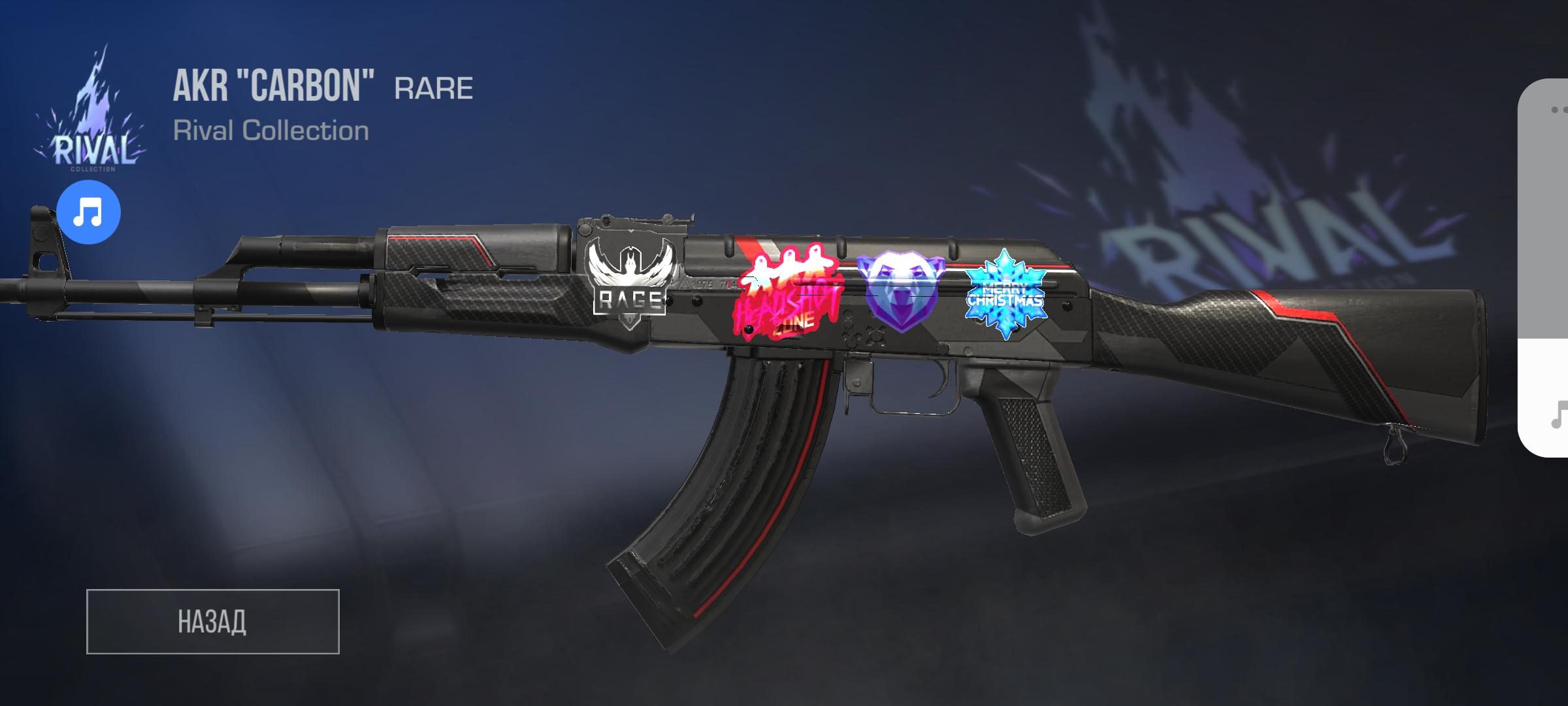Tap the blue music note button
1568x706 pixels.
(x=88, y=212)
